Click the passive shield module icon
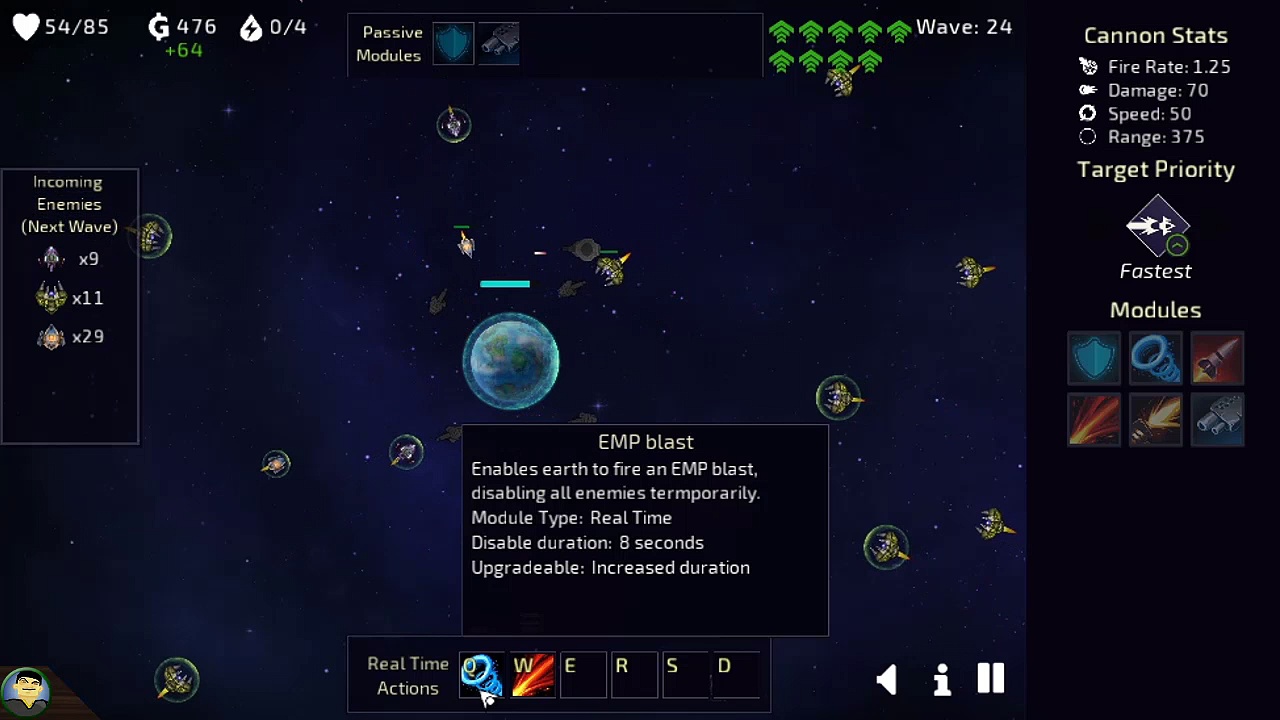The image size is (1280, 720). (453, 44)
